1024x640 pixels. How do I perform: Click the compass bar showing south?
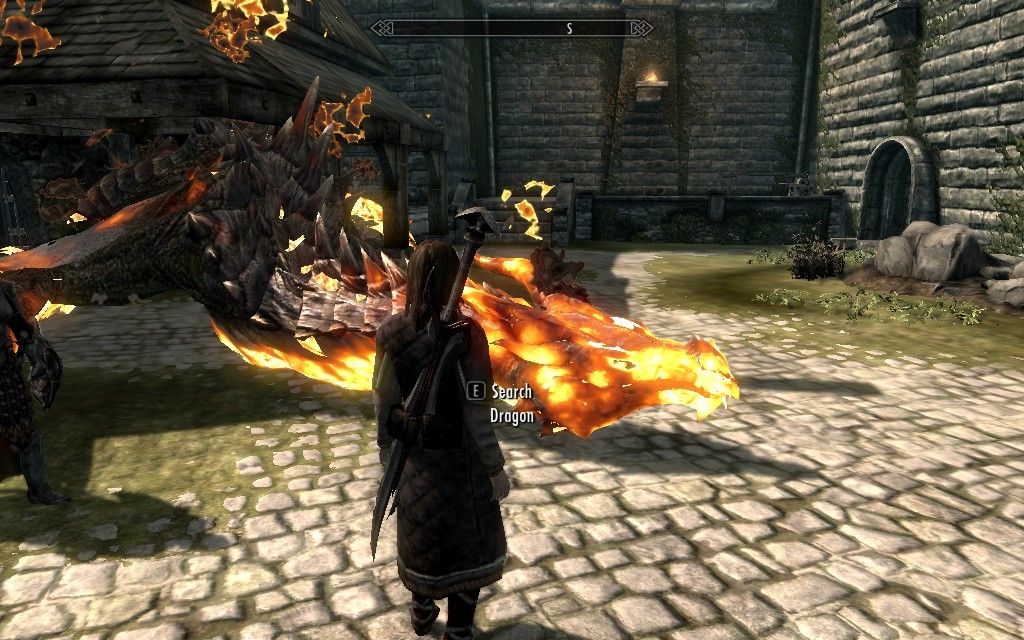(512, 28)
